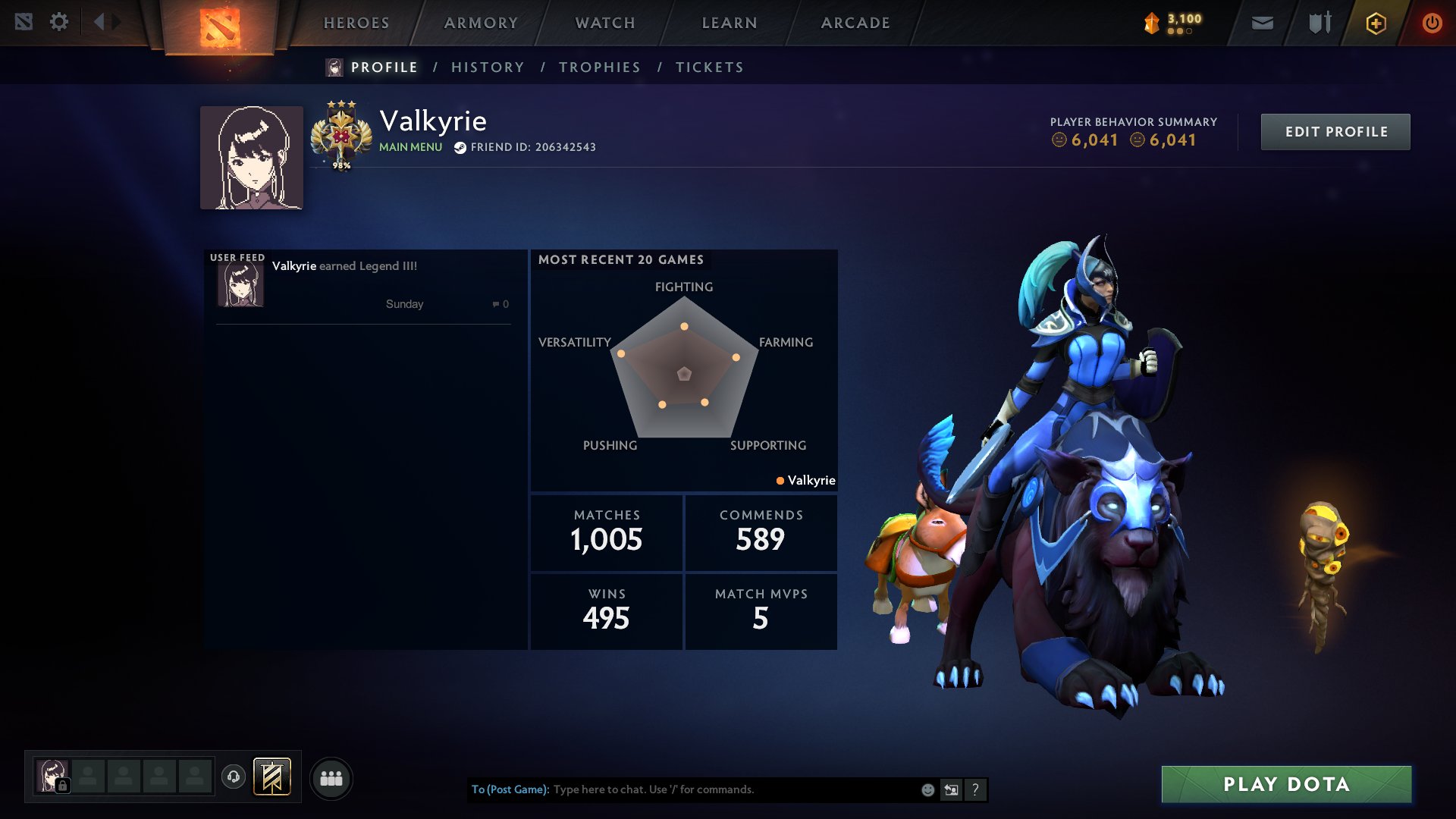Image resolution: width=1456 pixels, height=819 pixels.
Task: Click the level progress dots under 3,100
Action: (x=1182, y=30)
